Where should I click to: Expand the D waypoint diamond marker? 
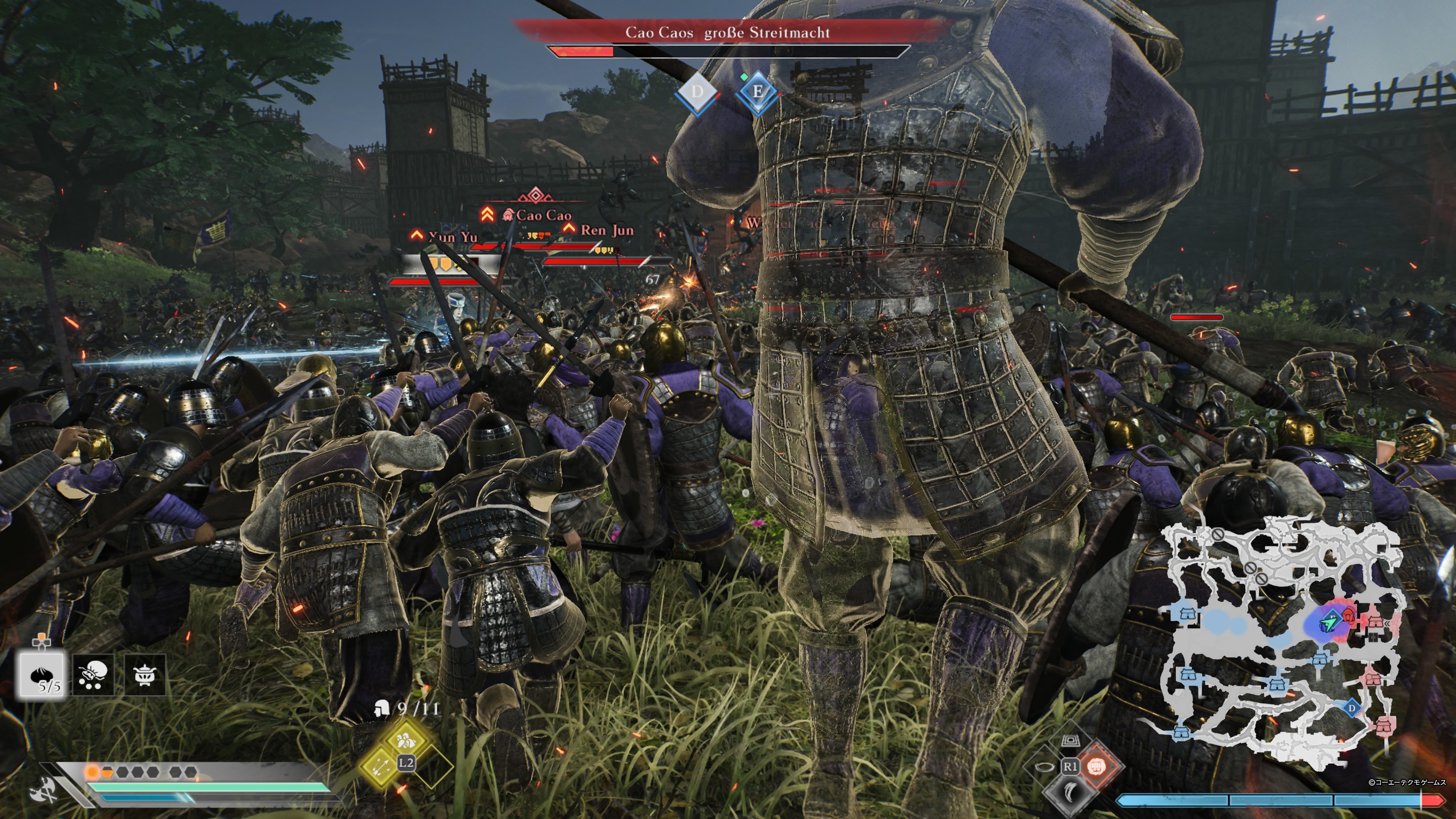click(698, 91)
